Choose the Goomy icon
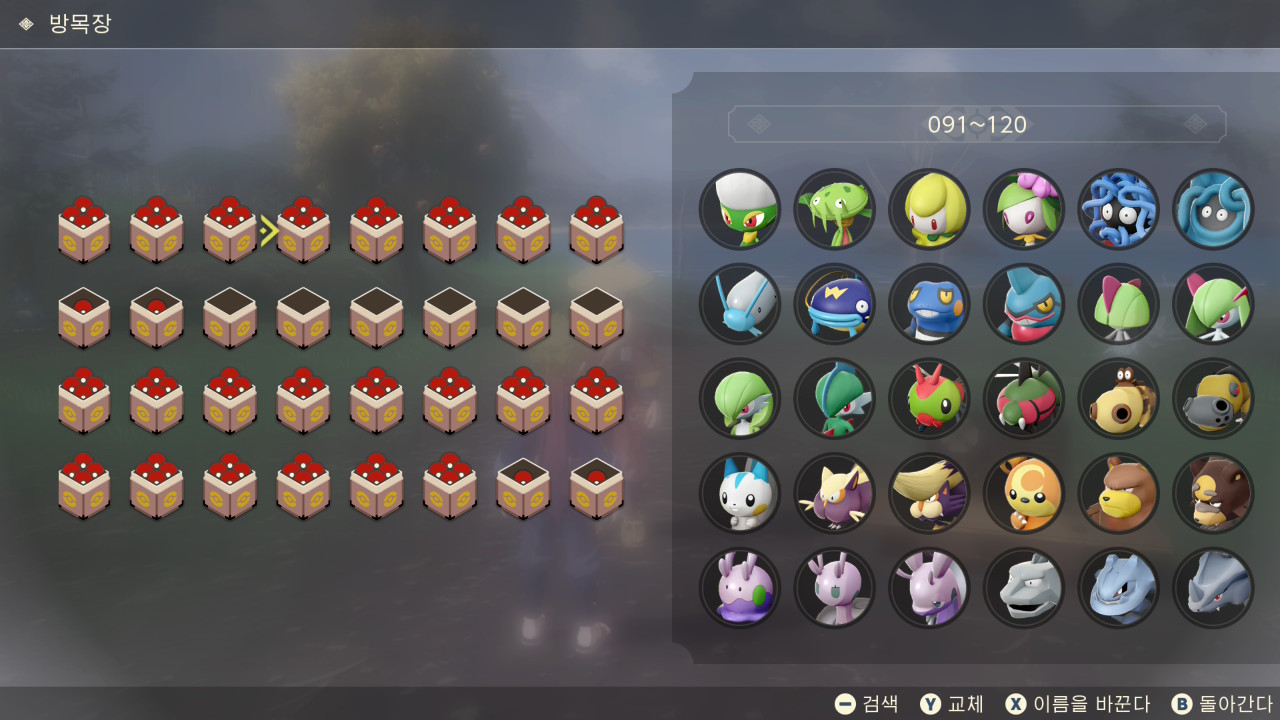1280x720 pixels. tap(740, 589)
